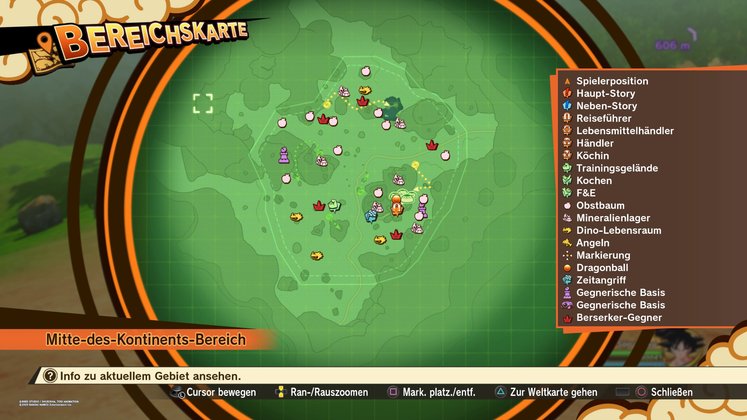Click the white bracket map cursor
Screen dimensions: 747x420
click(x=203, y=103)
